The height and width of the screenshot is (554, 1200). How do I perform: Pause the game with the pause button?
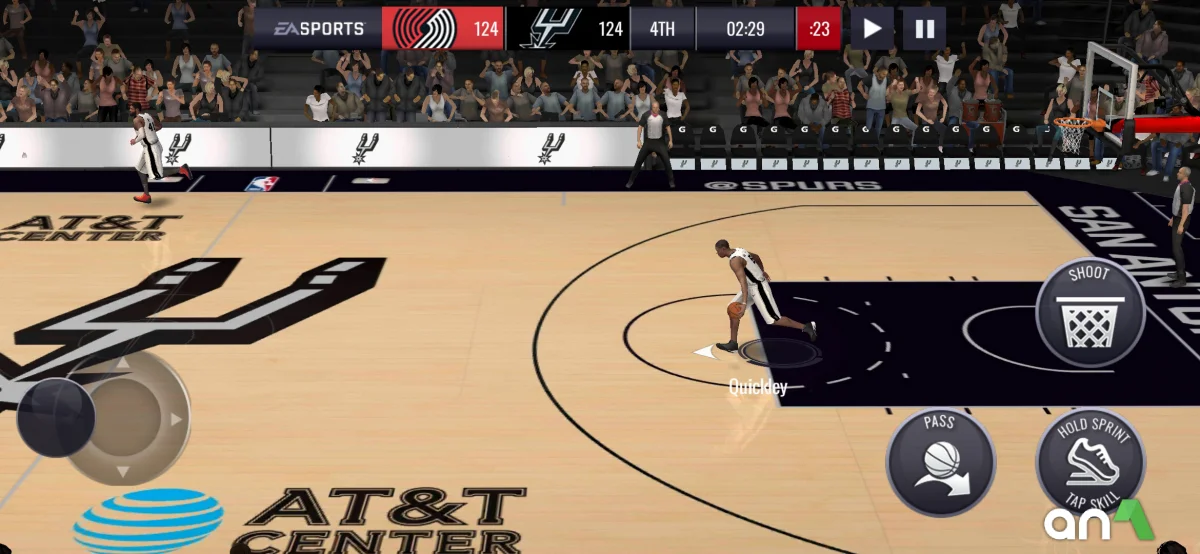tap(924, 29)
